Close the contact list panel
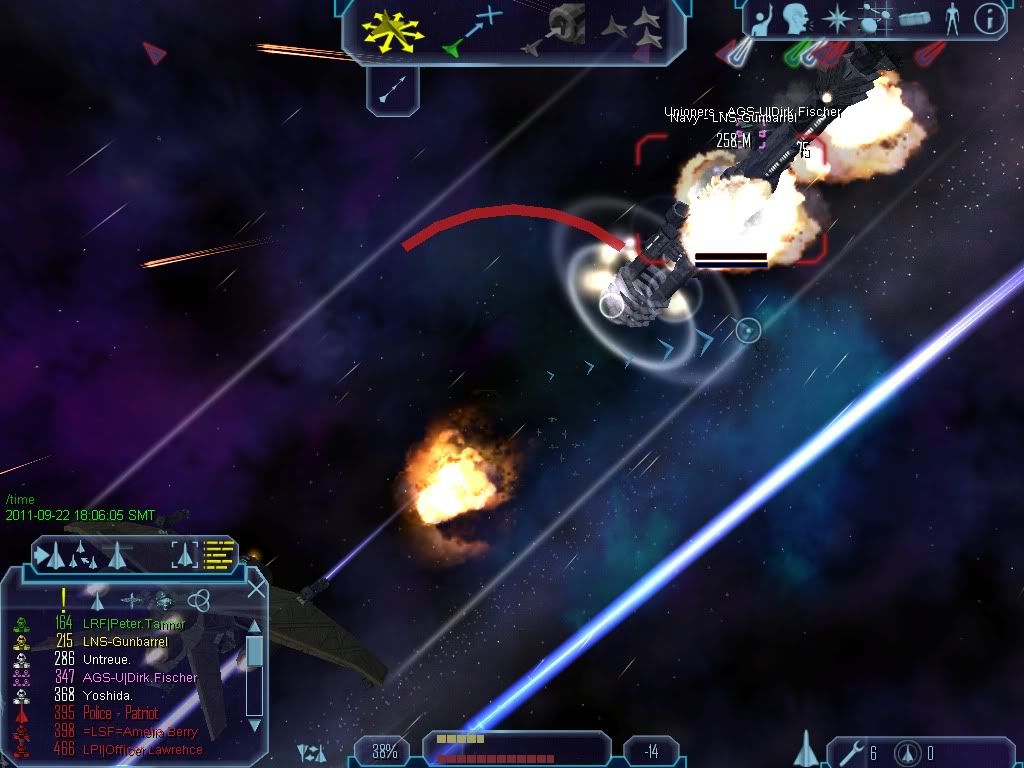This screenshot has width=1024, height=768. click(256, 589)
